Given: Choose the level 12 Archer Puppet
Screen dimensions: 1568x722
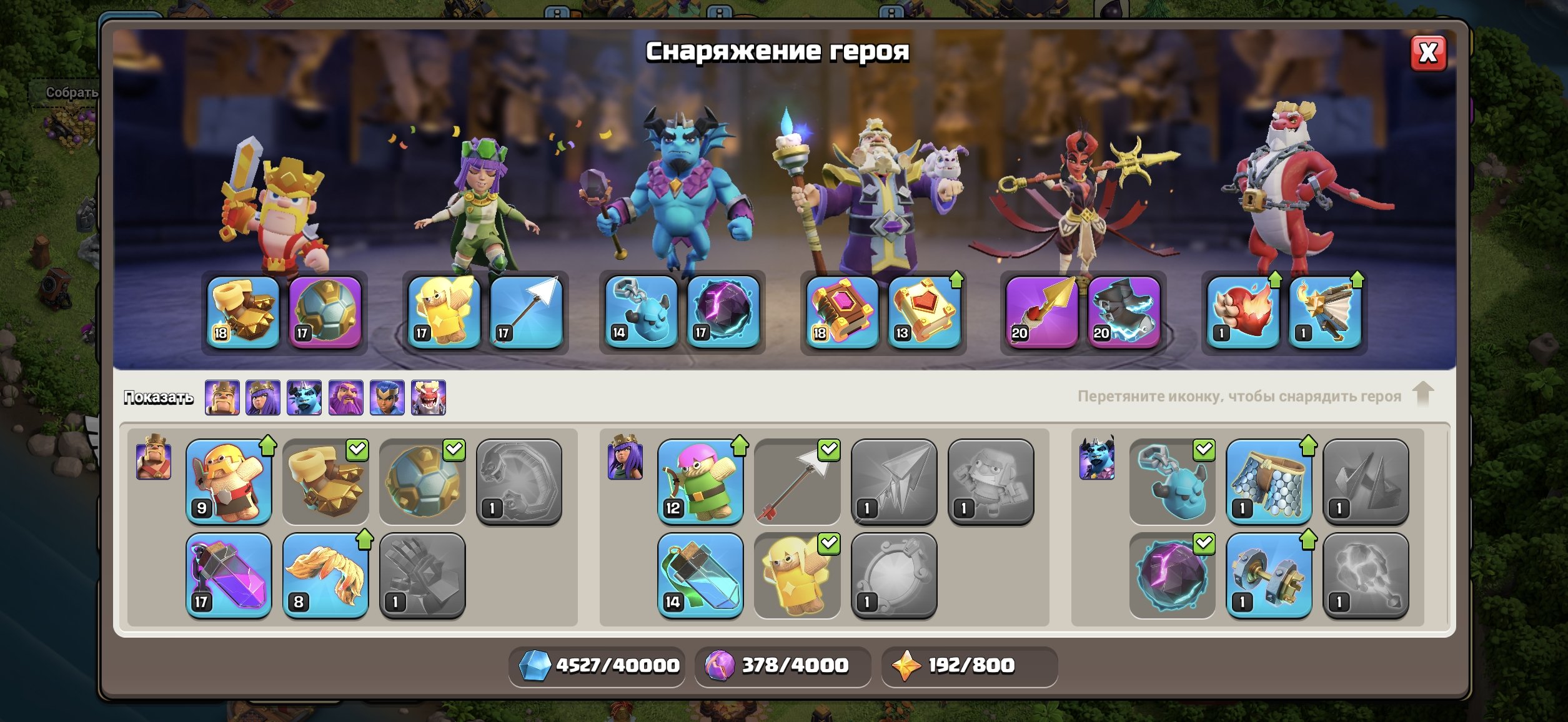Looking at the screenshot, I should [700, 482].
